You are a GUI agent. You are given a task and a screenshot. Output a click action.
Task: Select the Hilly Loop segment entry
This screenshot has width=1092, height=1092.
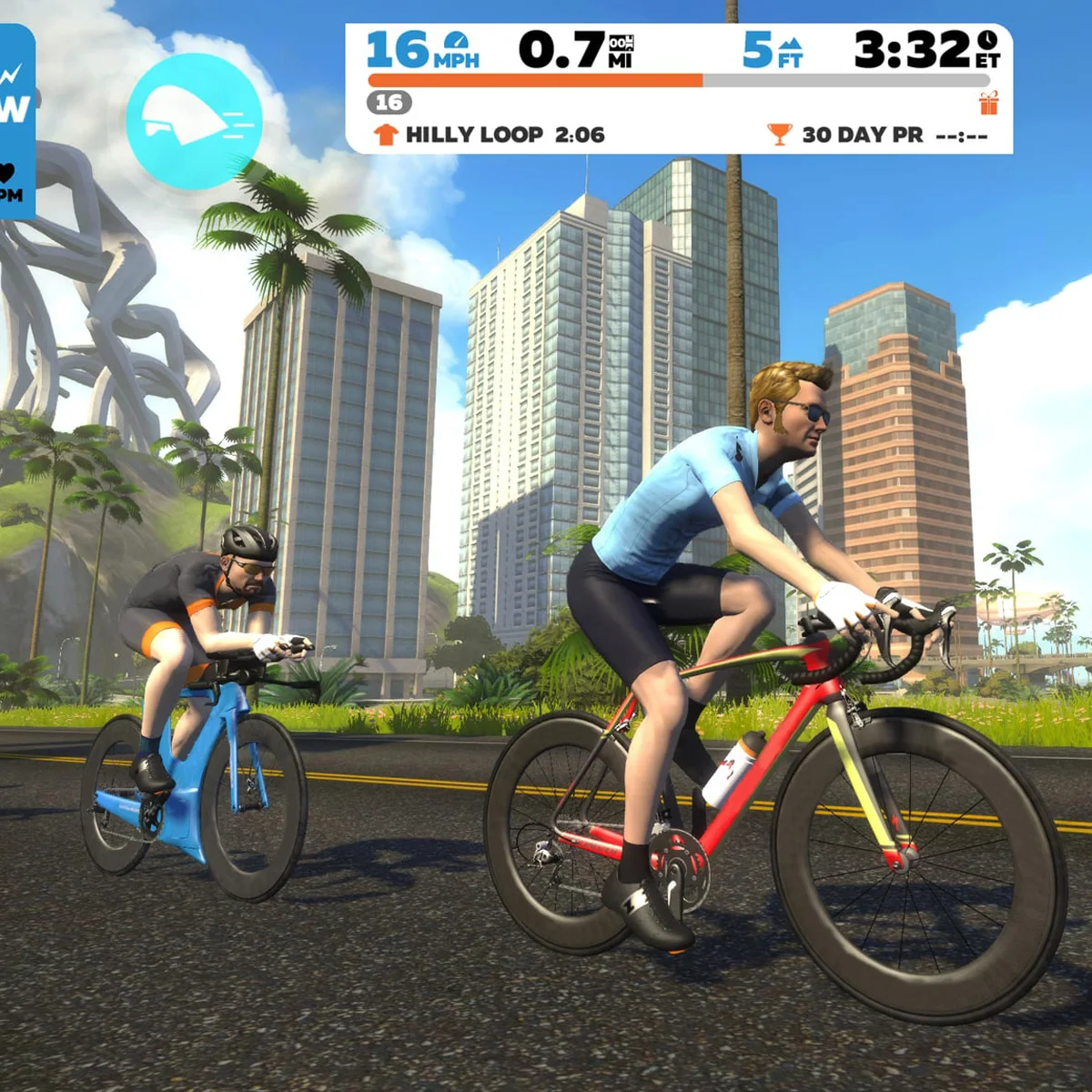point(490,135)
